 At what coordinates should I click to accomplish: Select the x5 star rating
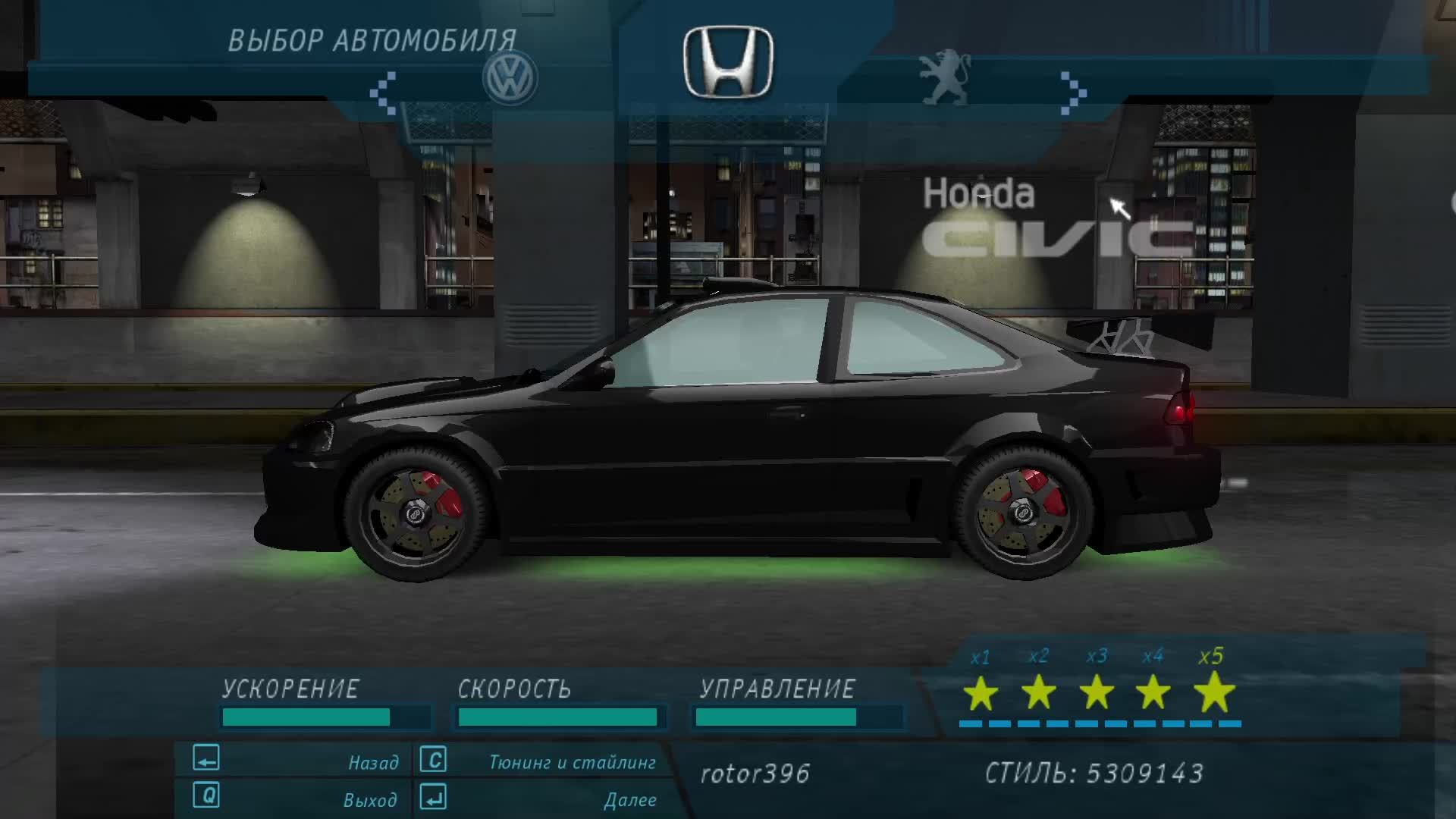pos(1211,693)
